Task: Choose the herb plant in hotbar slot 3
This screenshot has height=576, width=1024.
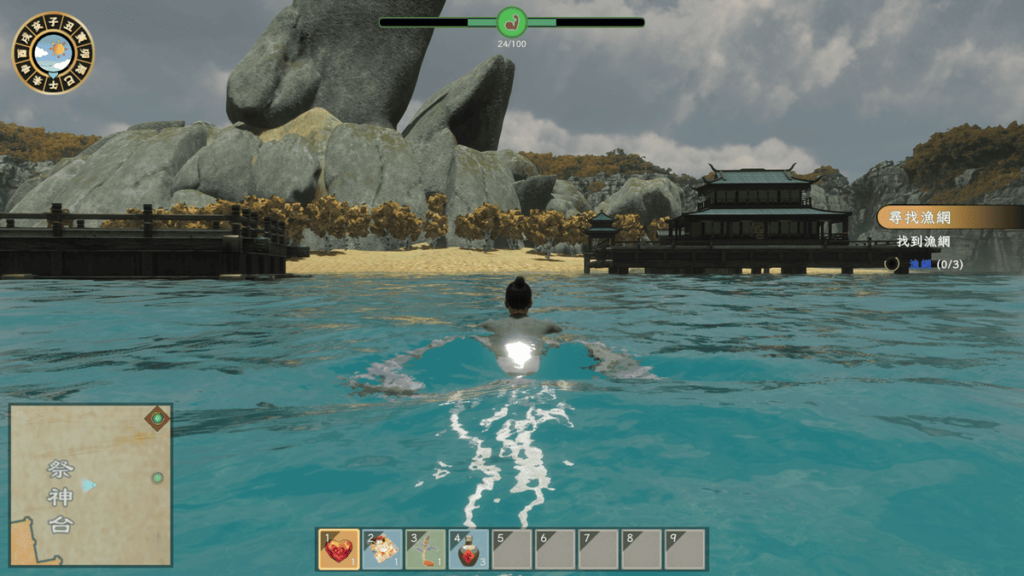Action: 425,549
